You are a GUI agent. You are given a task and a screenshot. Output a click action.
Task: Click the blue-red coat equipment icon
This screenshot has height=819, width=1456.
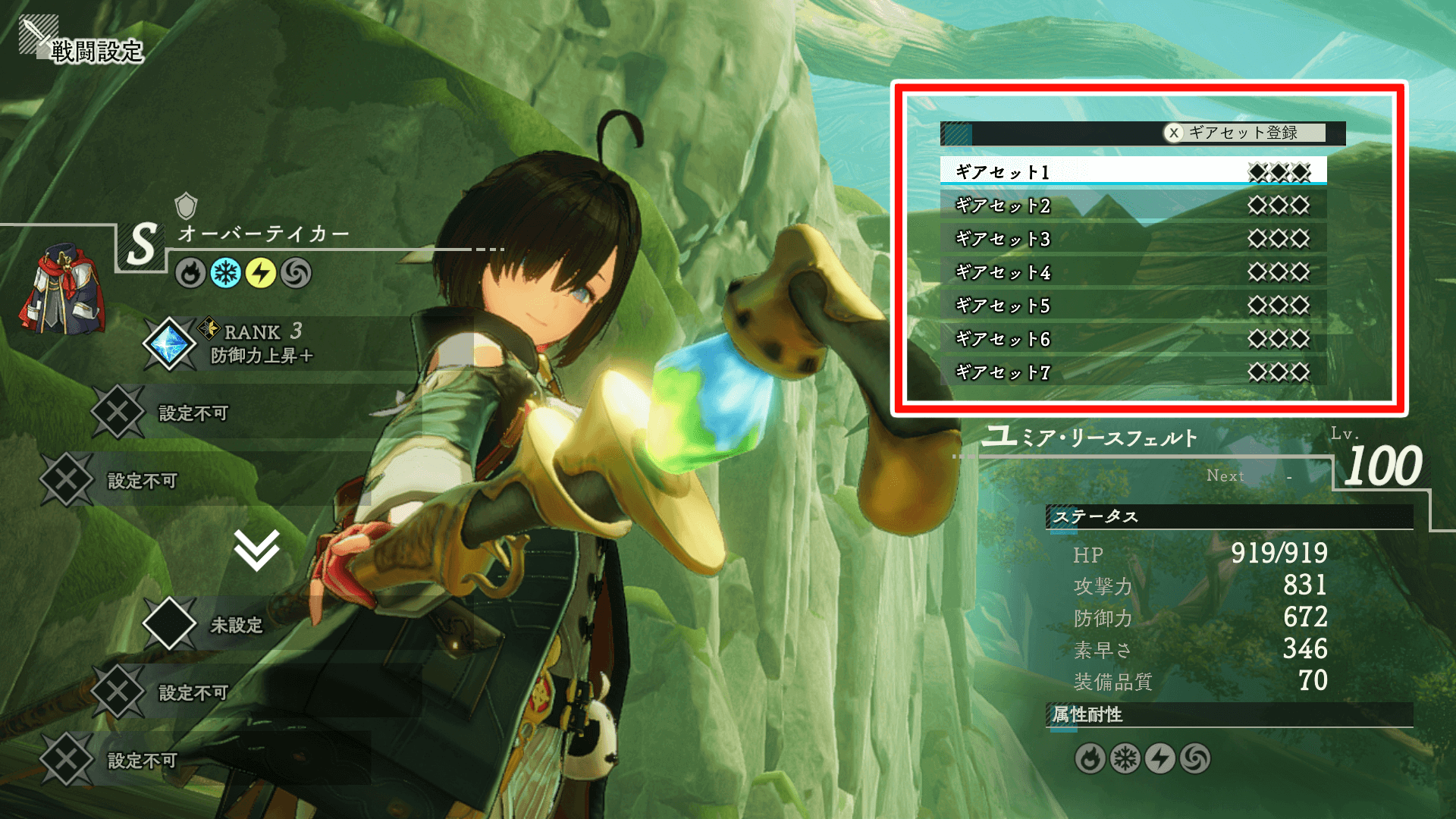coord(62,288)
